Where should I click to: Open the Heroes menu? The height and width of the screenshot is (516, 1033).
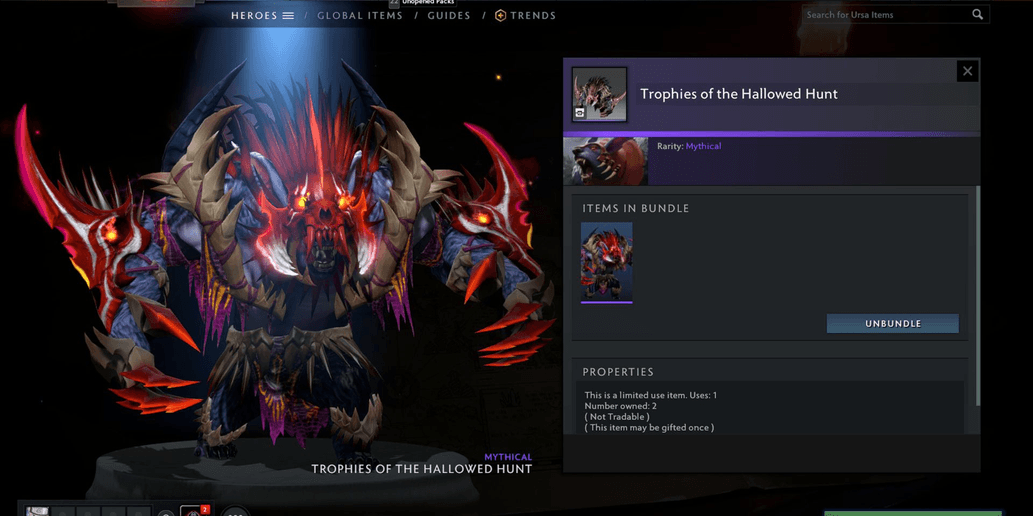[x=262, y=16]
